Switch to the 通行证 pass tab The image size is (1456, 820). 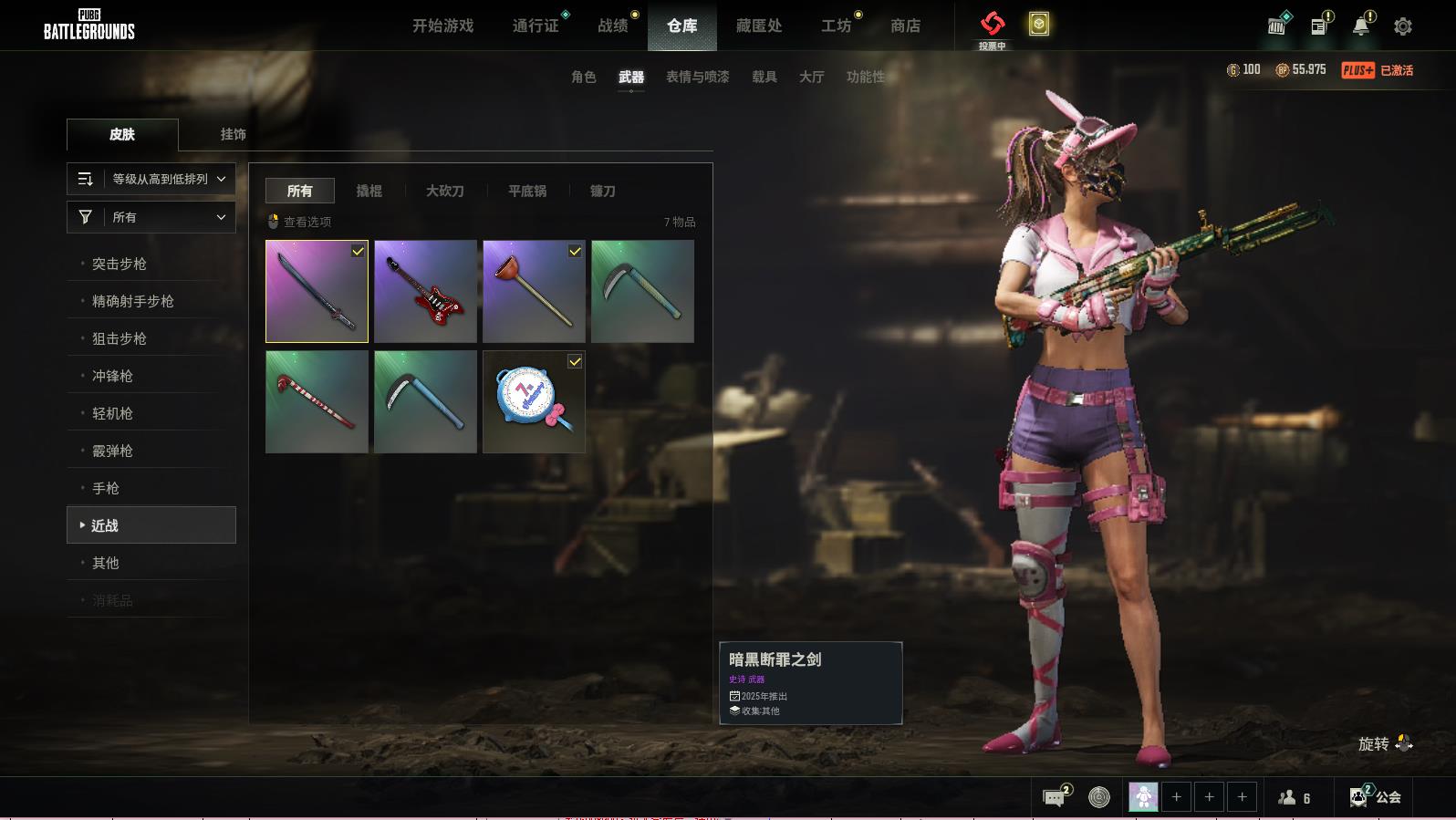(536, 26)
